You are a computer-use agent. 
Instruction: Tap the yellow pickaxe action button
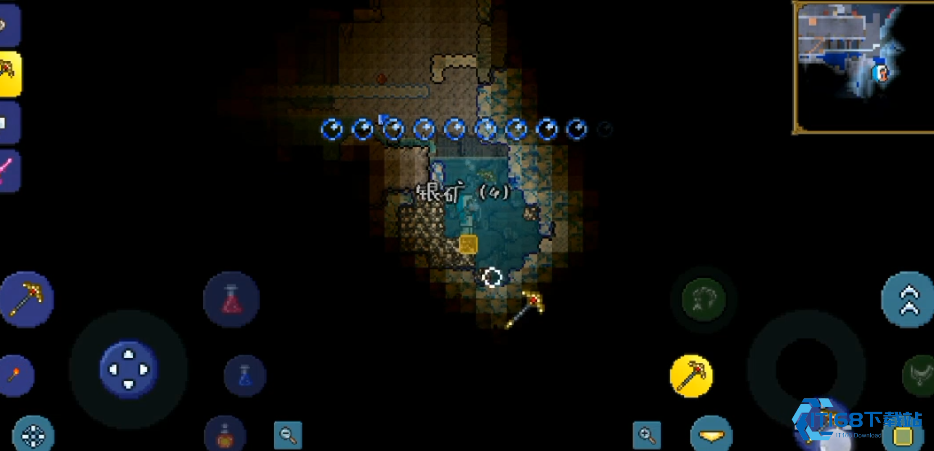coord(691,374)
